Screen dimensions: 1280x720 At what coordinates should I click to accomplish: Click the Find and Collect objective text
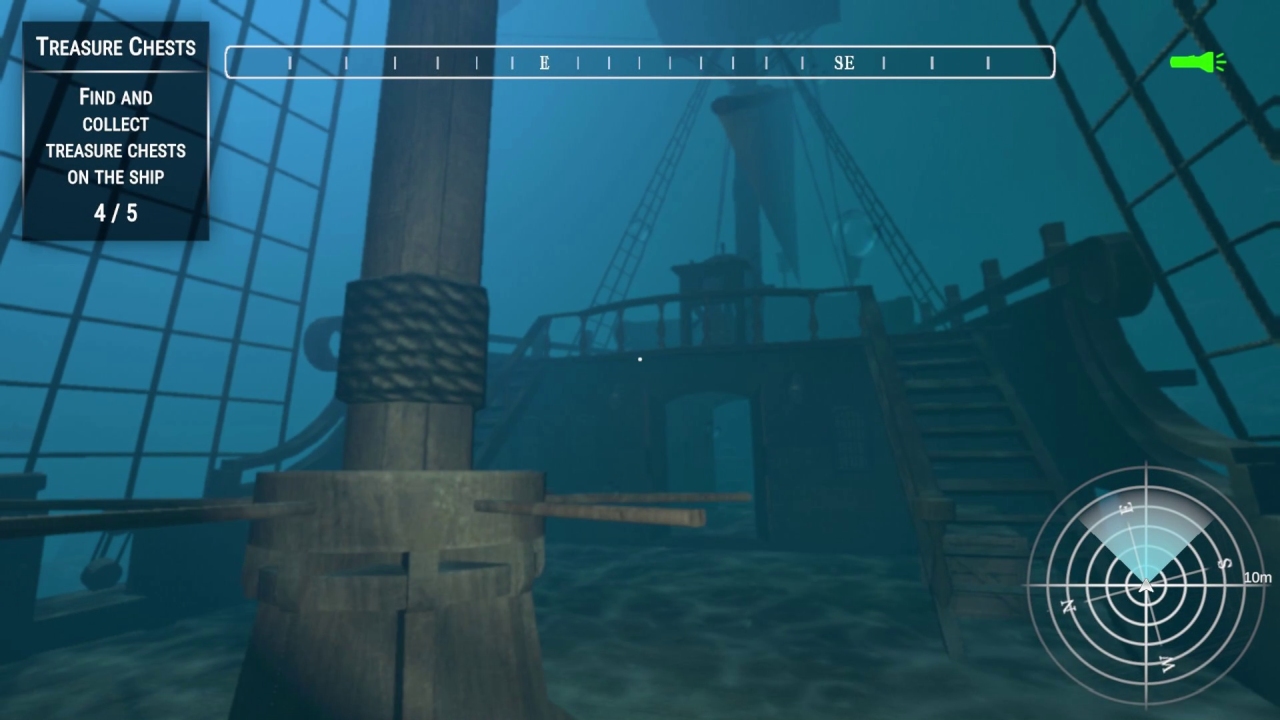[115, 137]
